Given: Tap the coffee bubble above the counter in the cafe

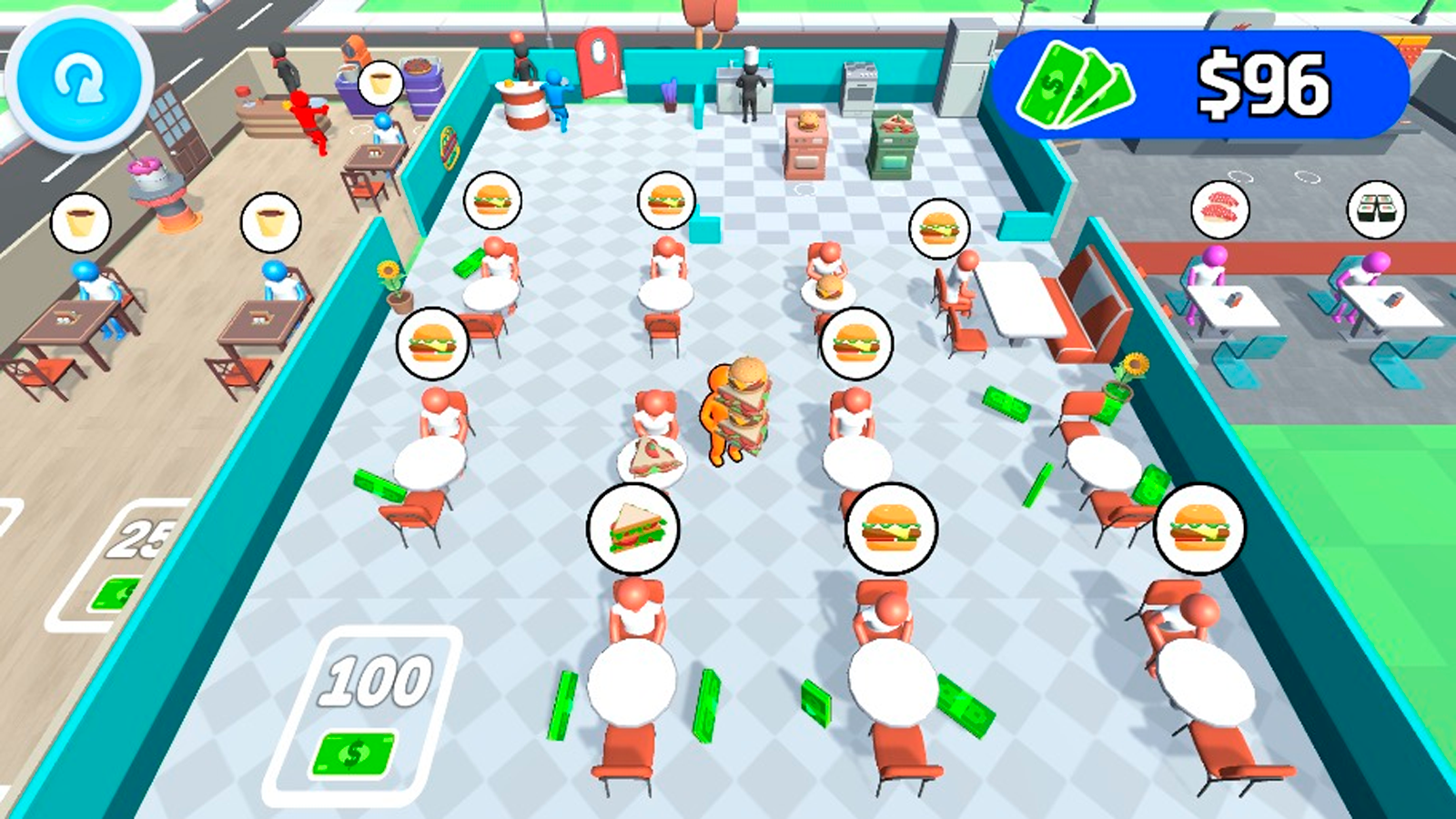Looking at the screenshot, I should click(379, 84).
